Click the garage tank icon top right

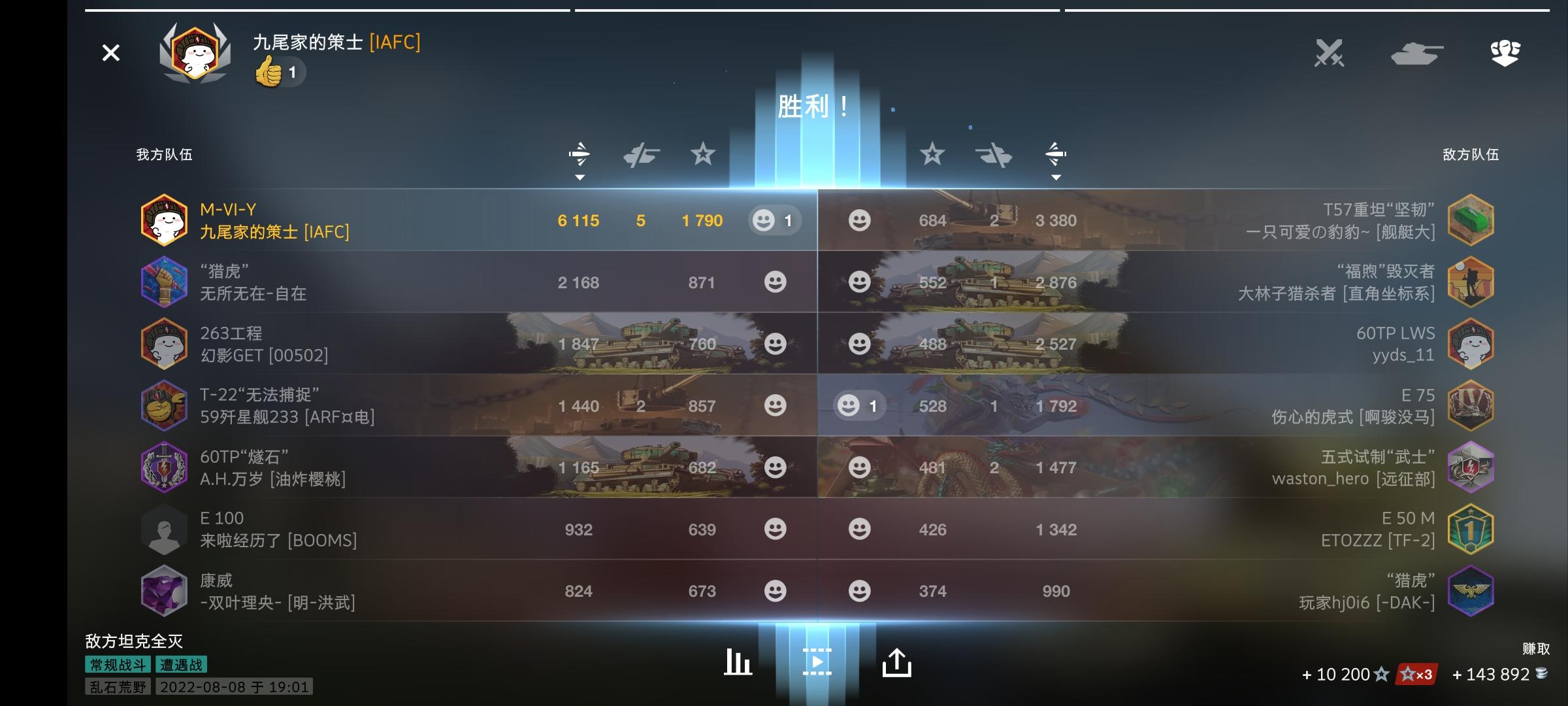[x=1415, y=52]
